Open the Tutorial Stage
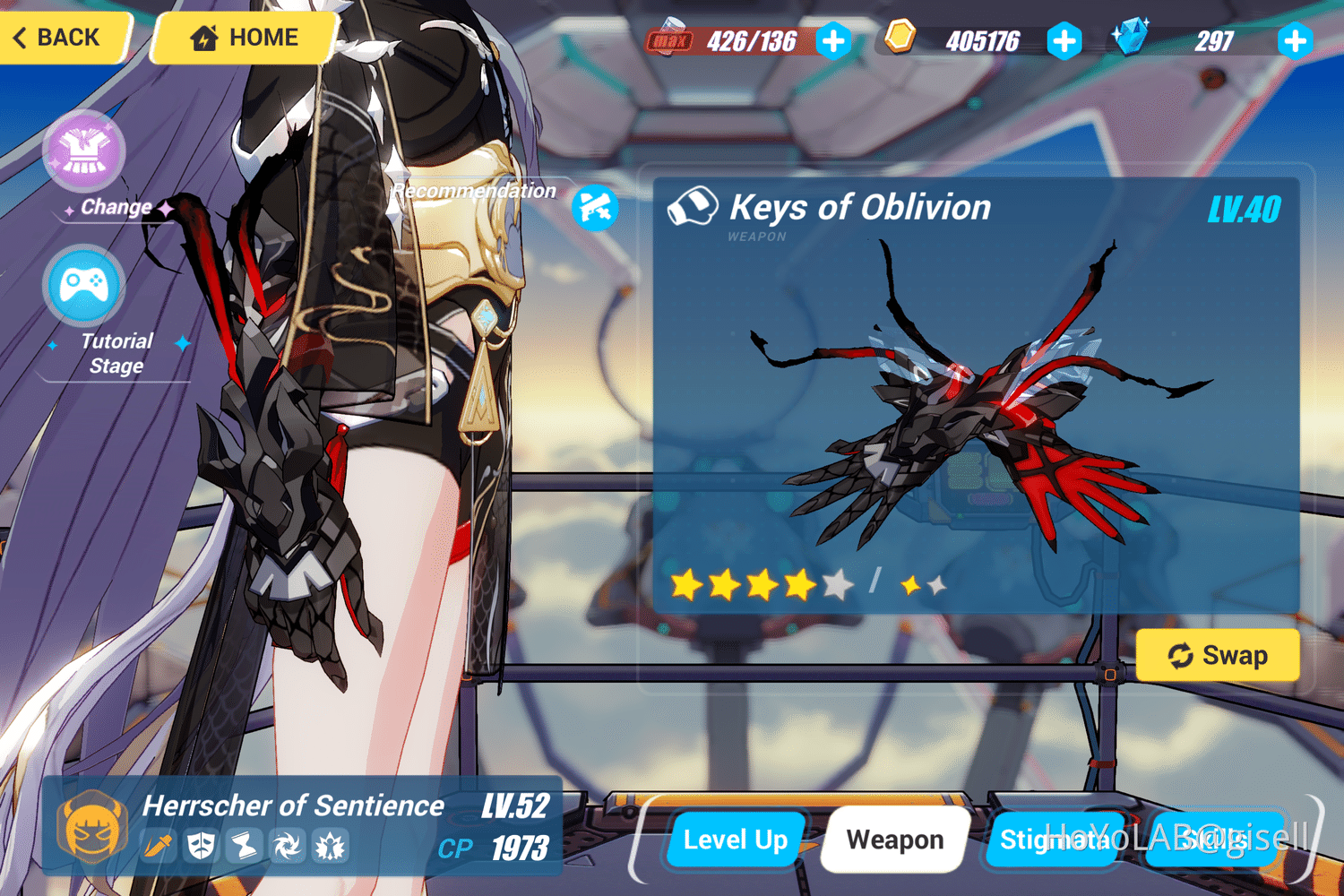This screenshot has width=1344, height=896. [82, 285]
